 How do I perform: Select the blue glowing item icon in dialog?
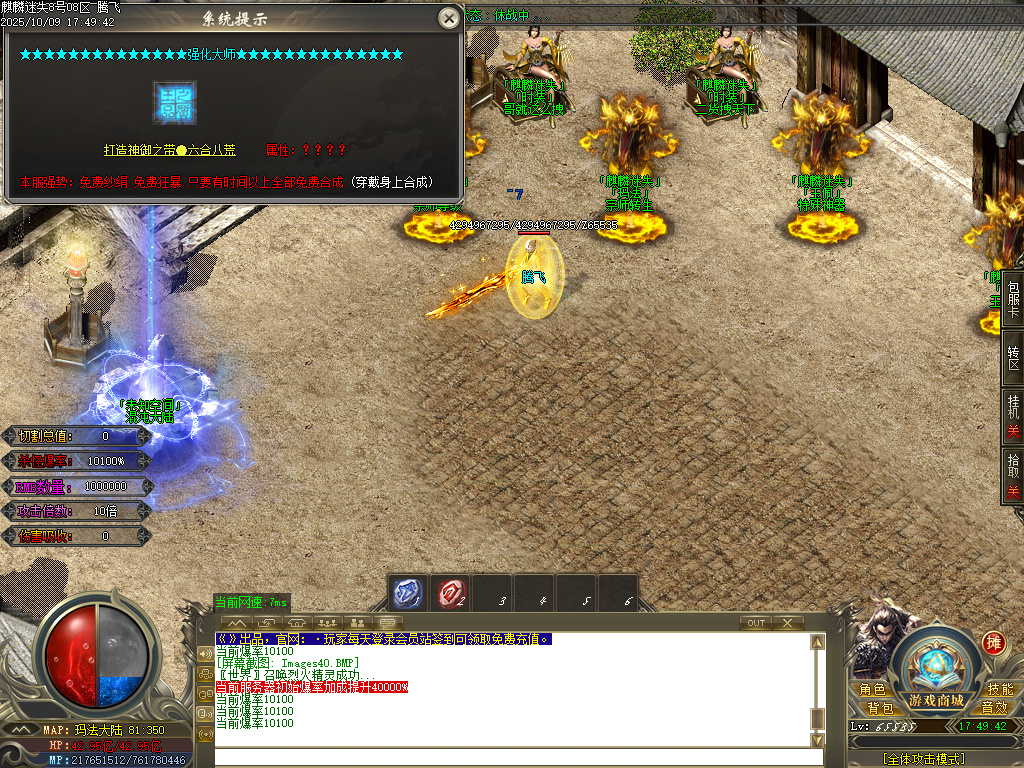[174, 102]
